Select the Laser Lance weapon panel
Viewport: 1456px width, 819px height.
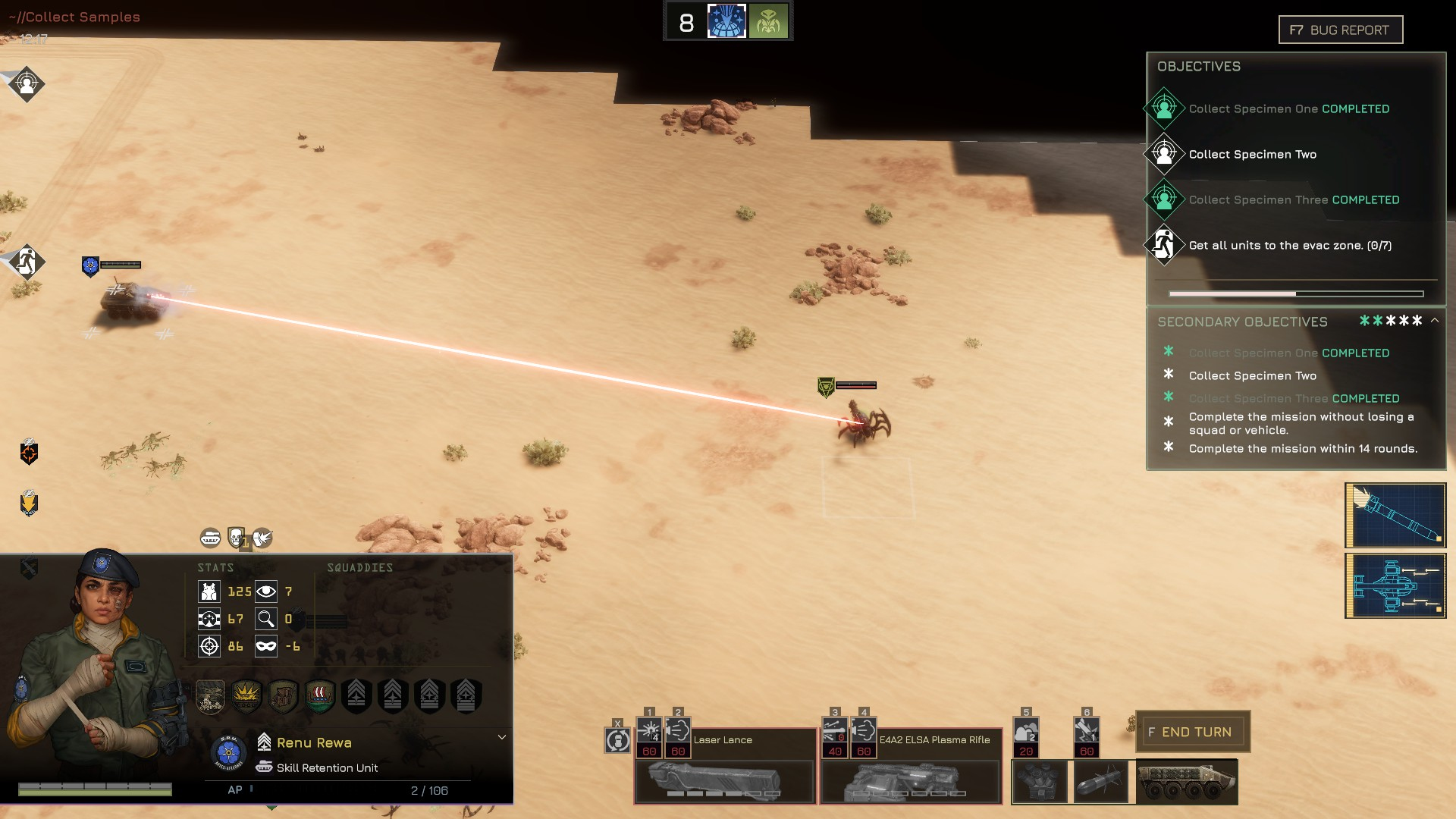(x=724, y=781)
